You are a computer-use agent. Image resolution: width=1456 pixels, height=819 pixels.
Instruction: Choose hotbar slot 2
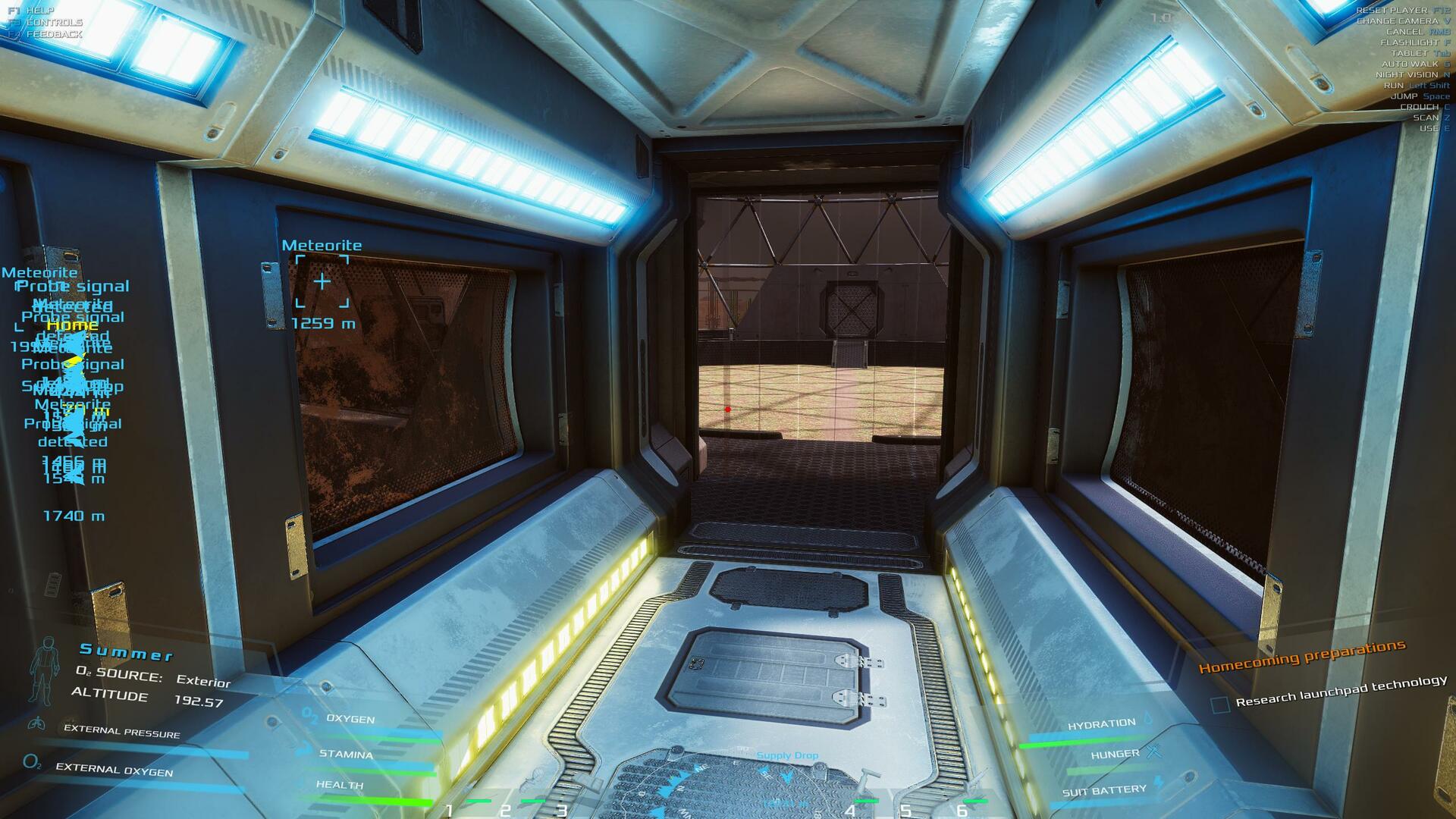coord(505,810)
